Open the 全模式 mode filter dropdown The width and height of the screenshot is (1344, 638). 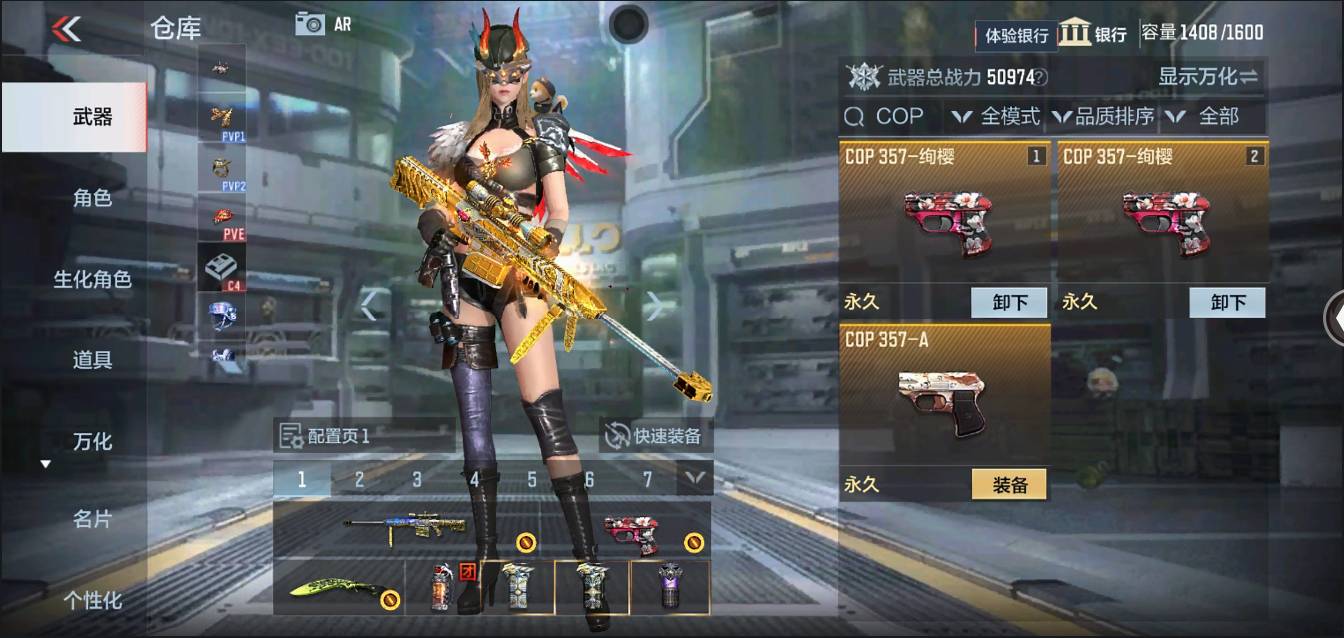pos(995,117)
